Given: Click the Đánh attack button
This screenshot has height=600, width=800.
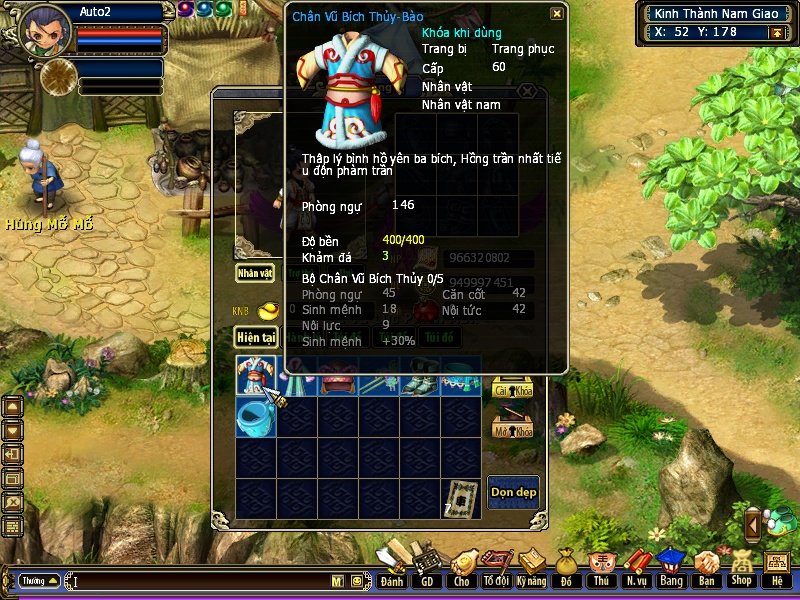Looking at the screenshot, I should [x=391, y=568].
